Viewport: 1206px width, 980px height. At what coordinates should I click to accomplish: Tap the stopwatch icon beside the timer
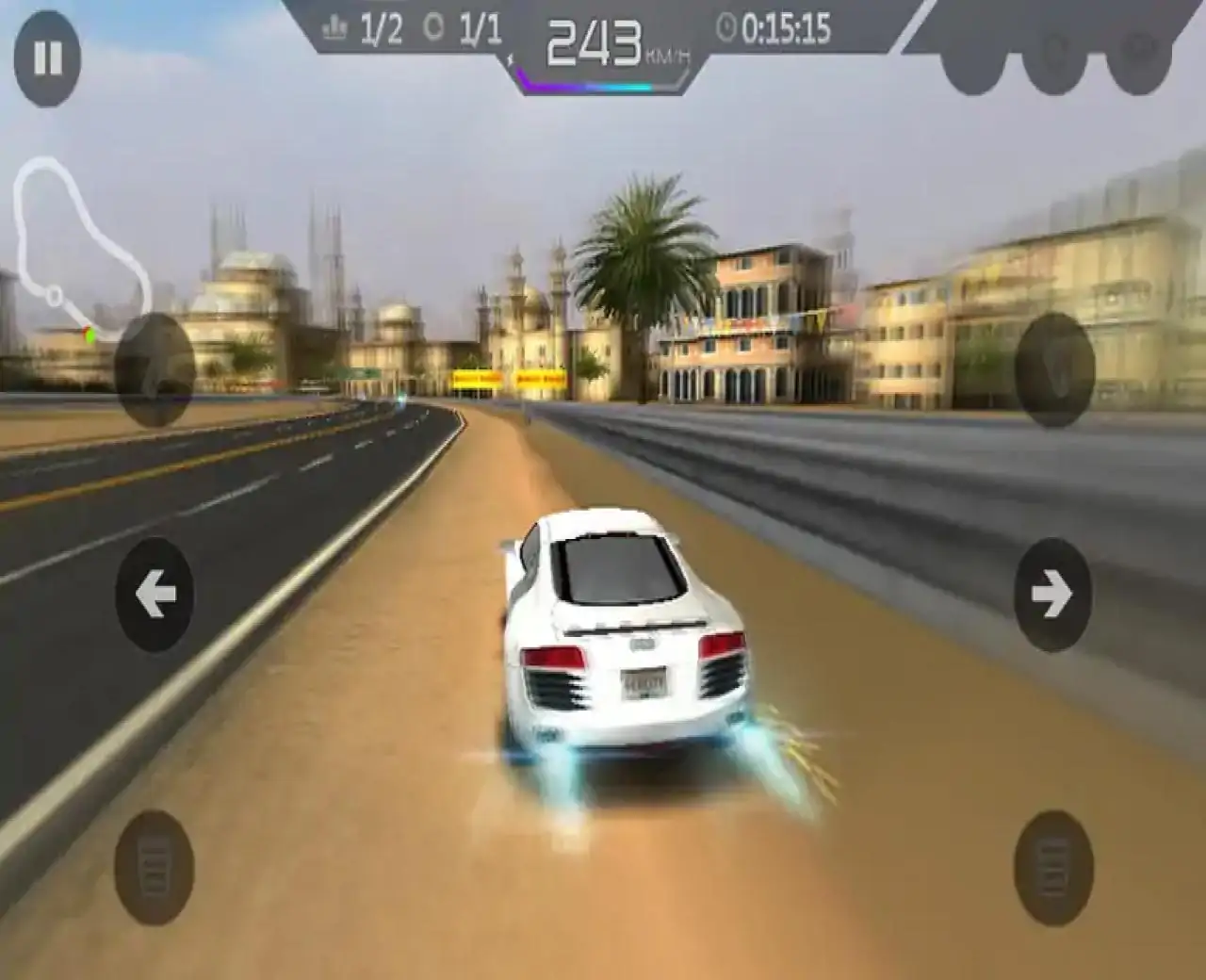(x=725, y=28)
